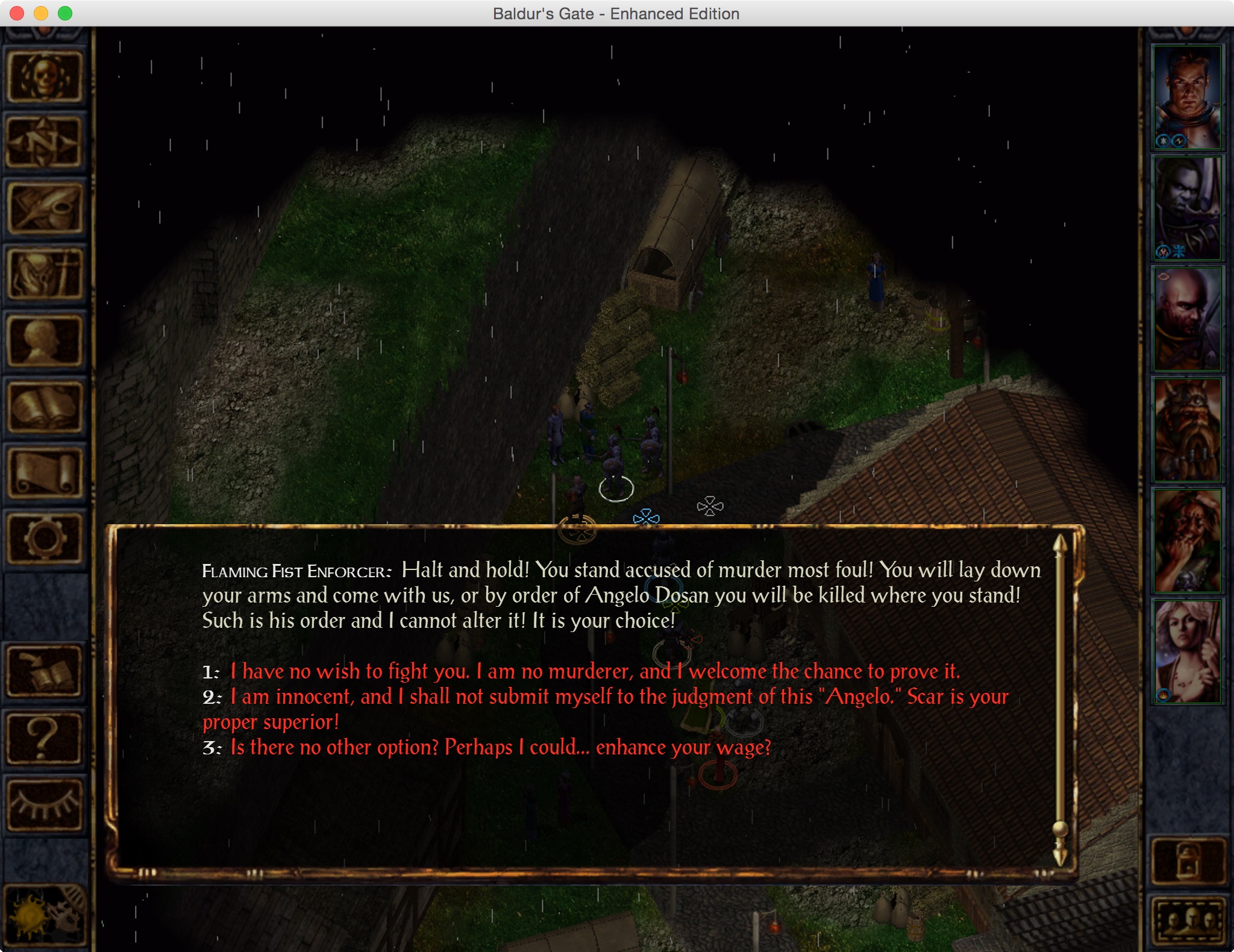The height and width of the screenshot is (952, 1234).
Task: Close the window with the red button
Action: [17, 13]
